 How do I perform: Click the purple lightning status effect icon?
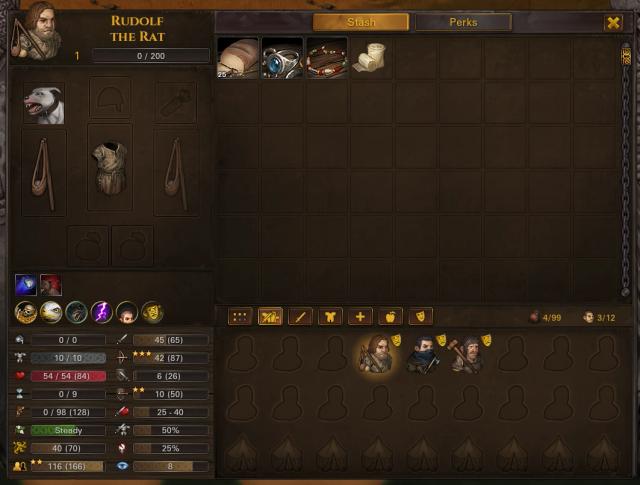[x=102, y=313]
